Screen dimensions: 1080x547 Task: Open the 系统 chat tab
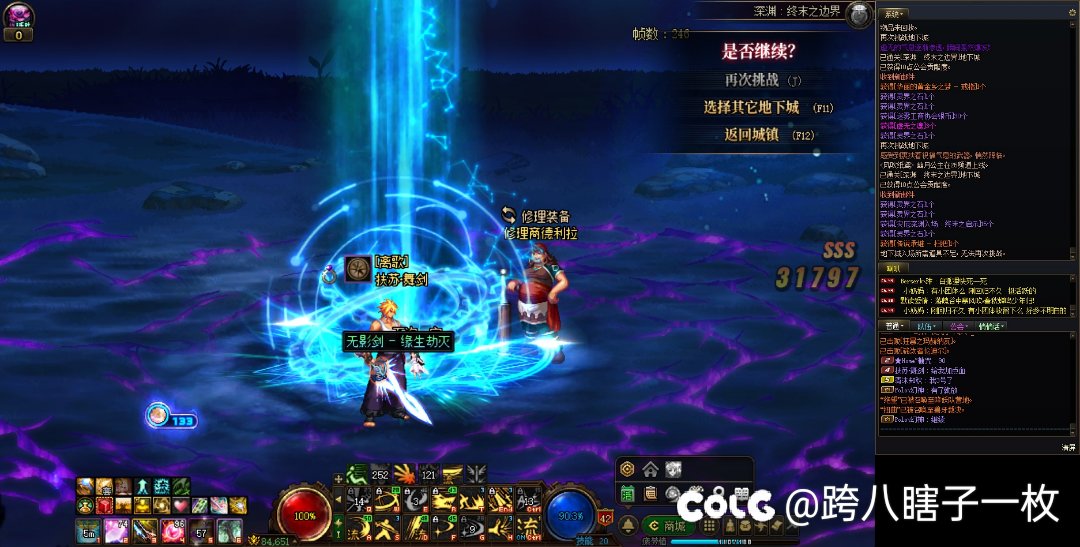click(x=894, y=12)
